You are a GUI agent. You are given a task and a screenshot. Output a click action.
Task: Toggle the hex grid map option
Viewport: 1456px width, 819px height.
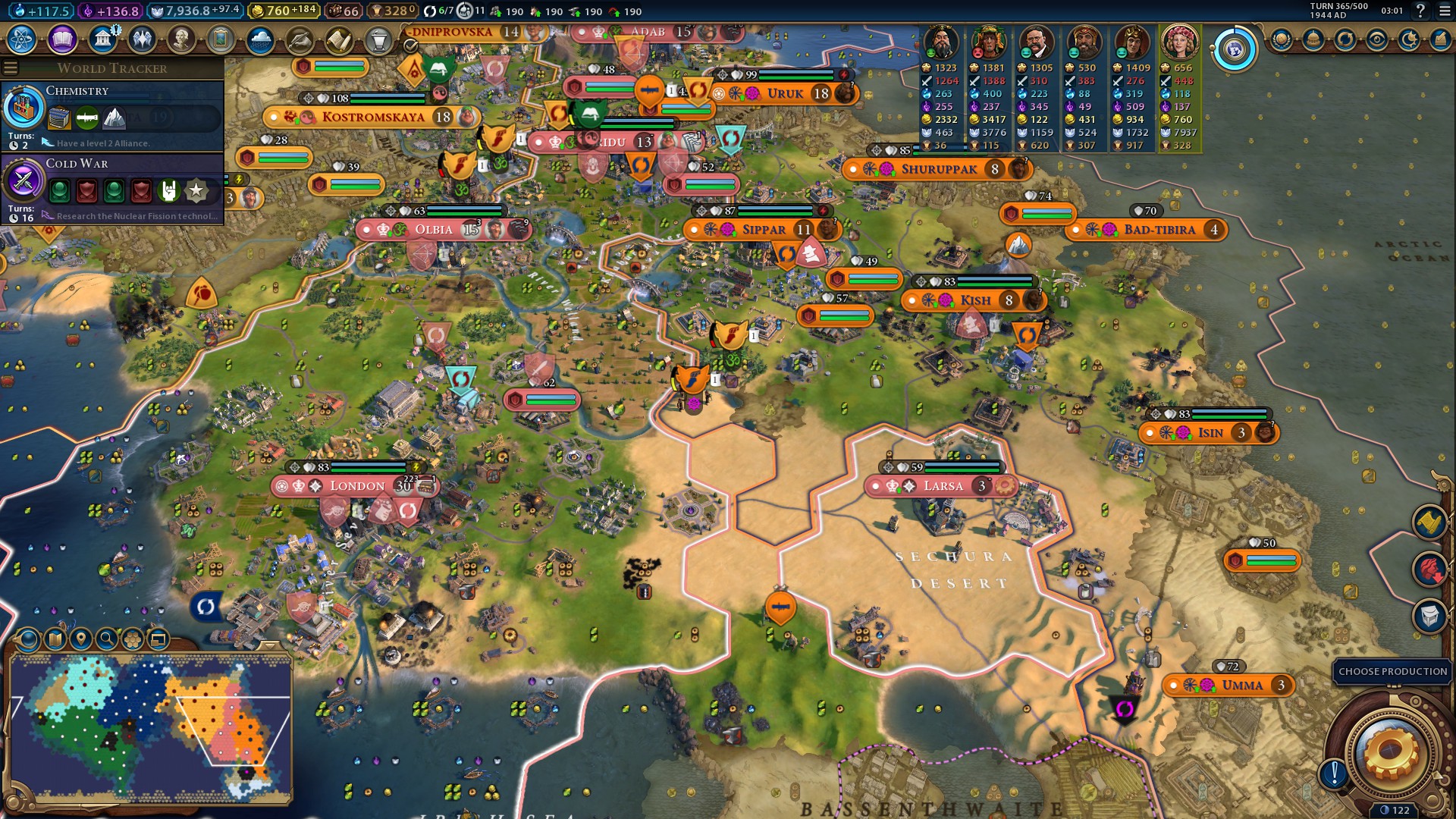tap(132, 639)
